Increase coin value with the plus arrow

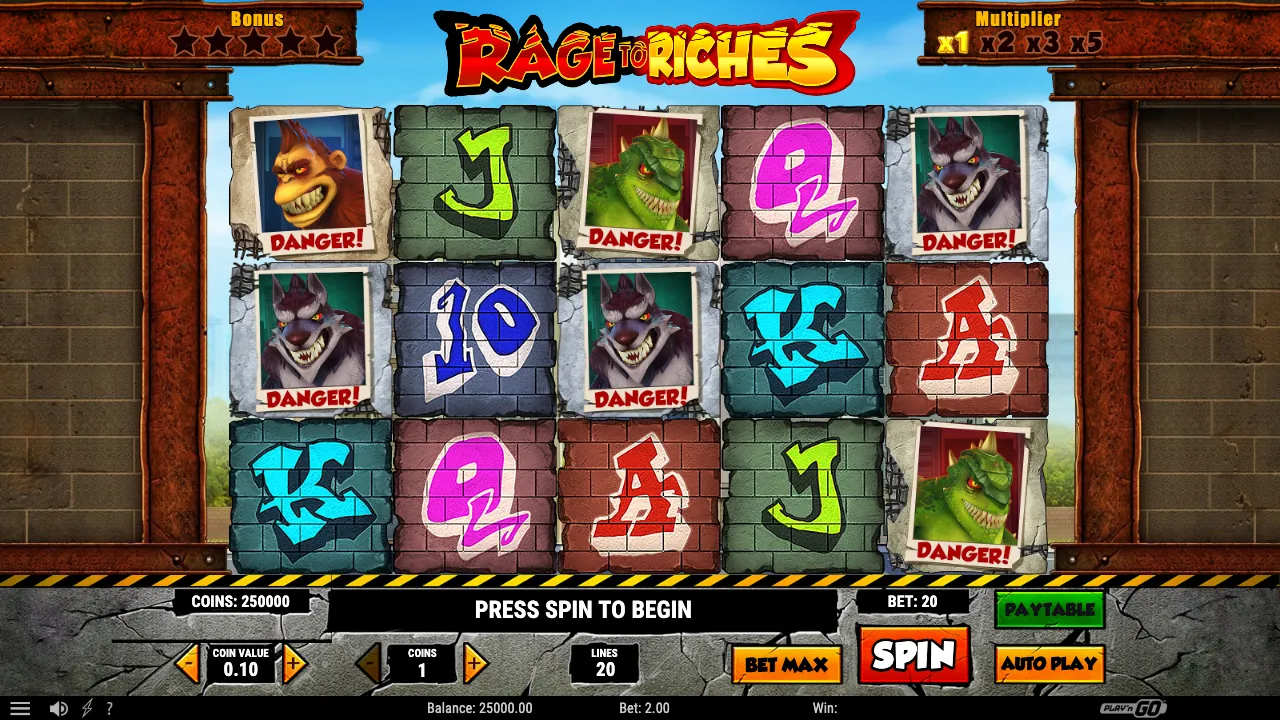point(294,663)
